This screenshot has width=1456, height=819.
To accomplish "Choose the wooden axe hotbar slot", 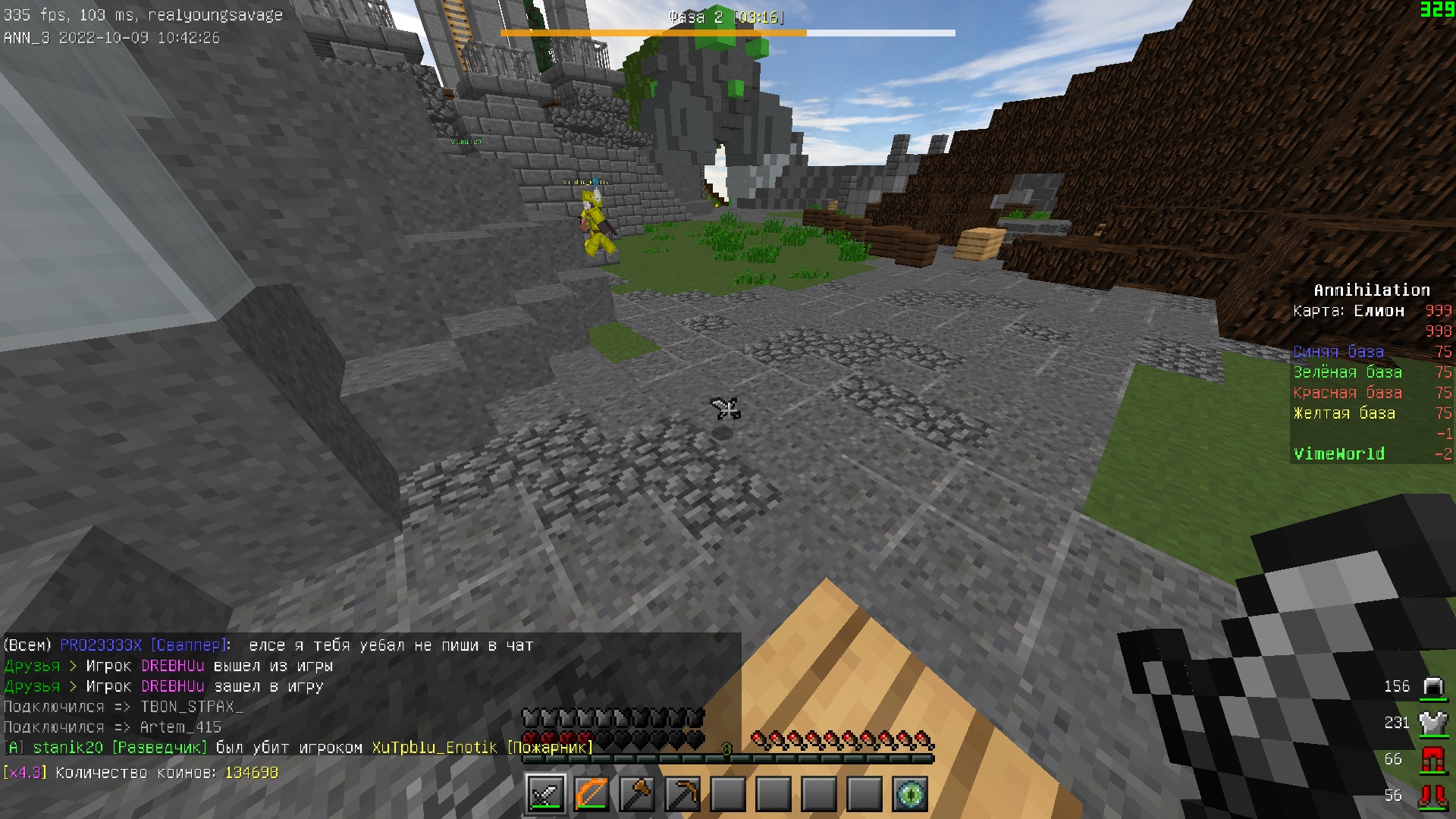I will point(636,794).
